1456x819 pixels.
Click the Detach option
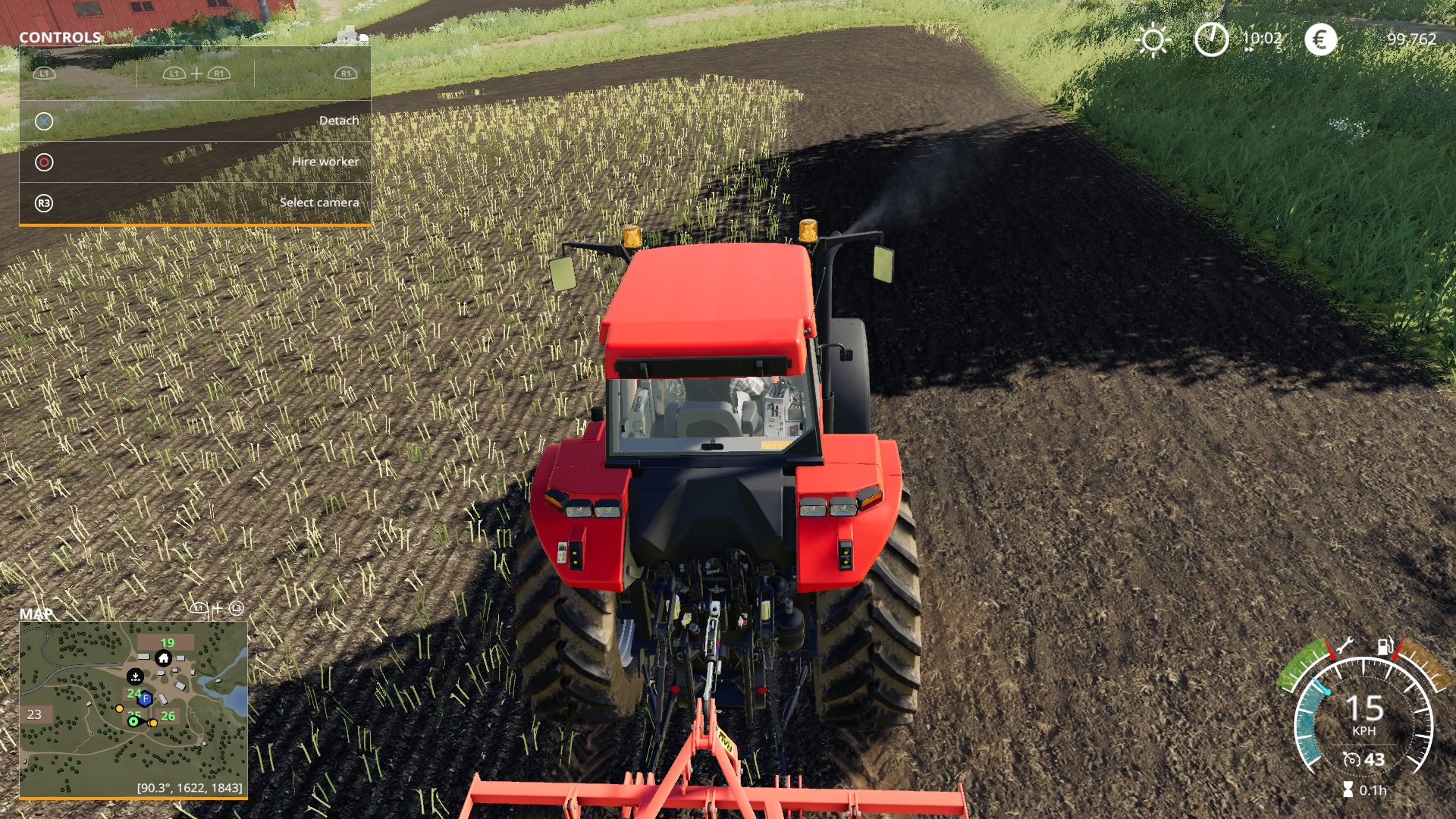[339, 120]
